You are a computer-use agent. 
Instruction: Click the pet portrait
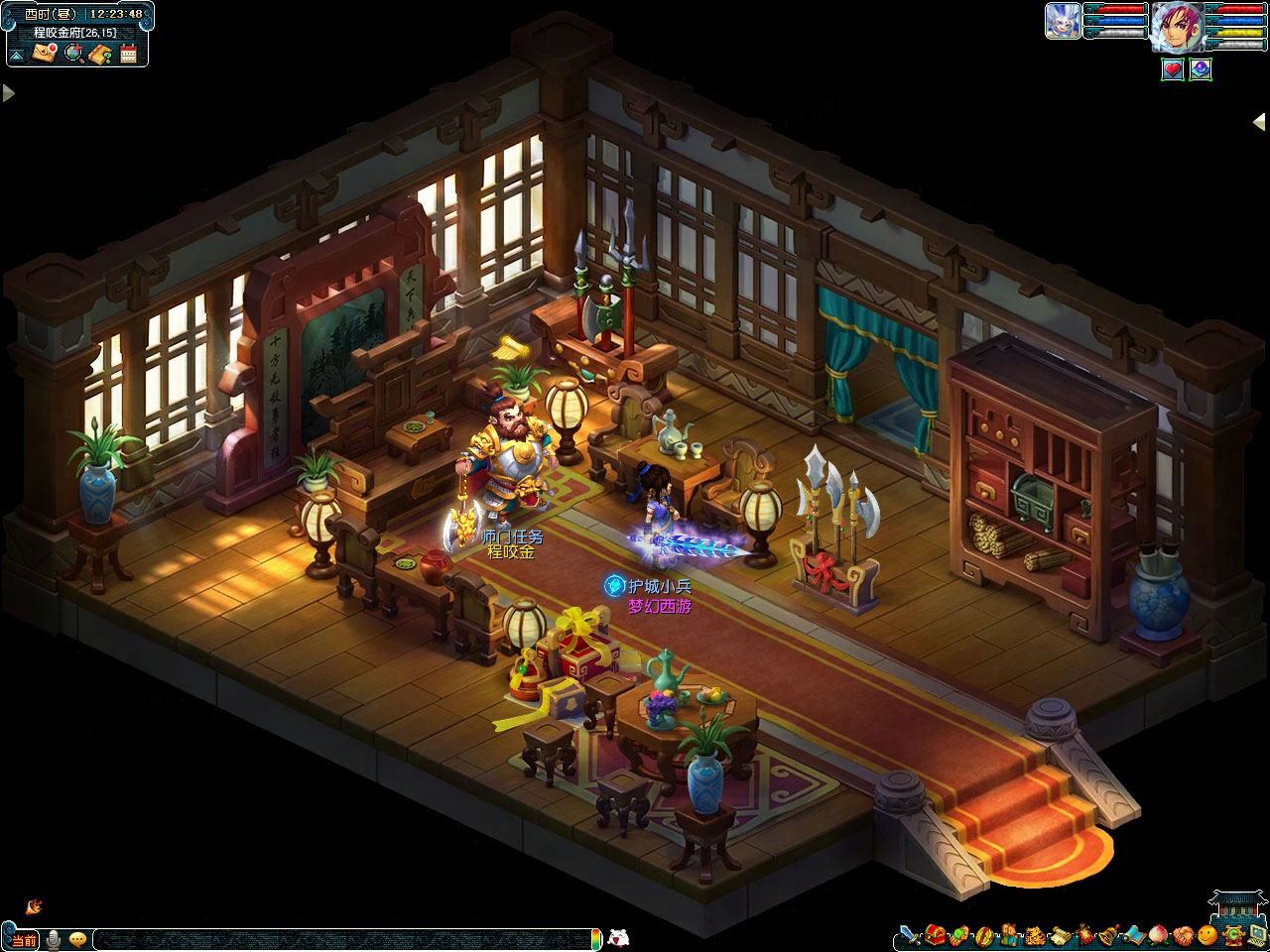tap(1063, 21)
